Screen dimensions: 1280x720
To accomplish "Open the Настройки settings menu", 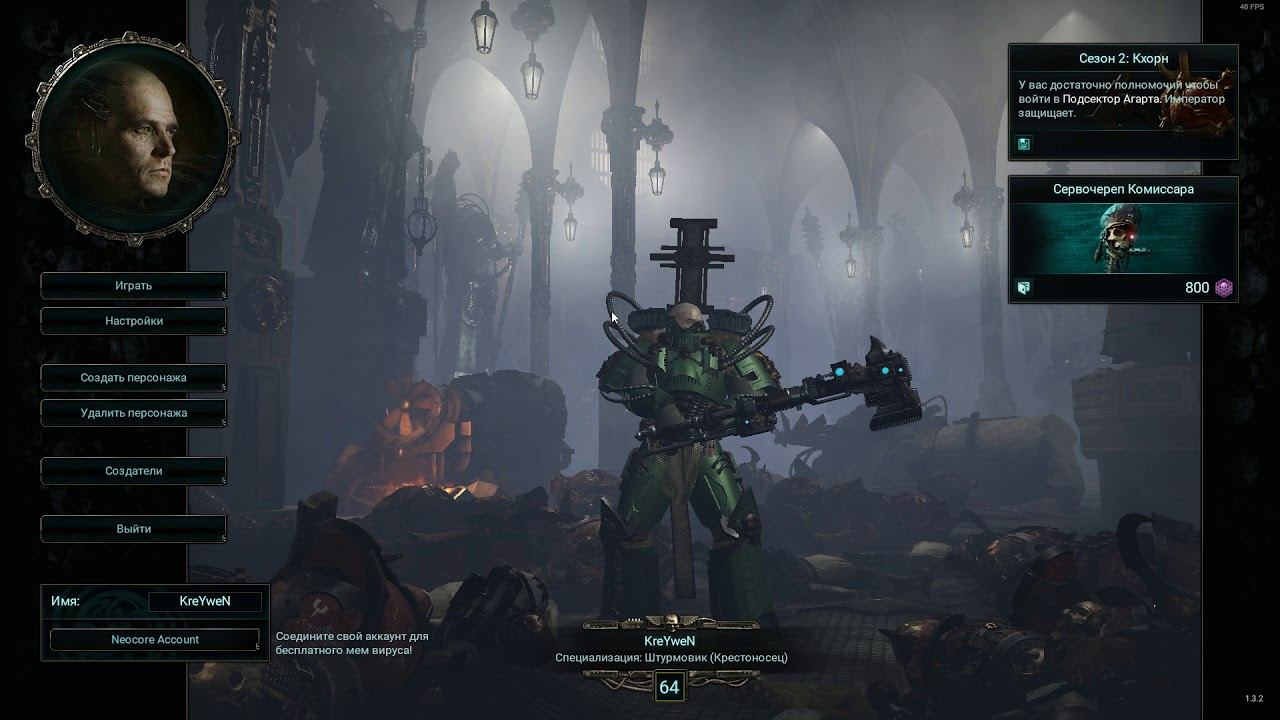I will pyautogui.click(x=133, y=321).
